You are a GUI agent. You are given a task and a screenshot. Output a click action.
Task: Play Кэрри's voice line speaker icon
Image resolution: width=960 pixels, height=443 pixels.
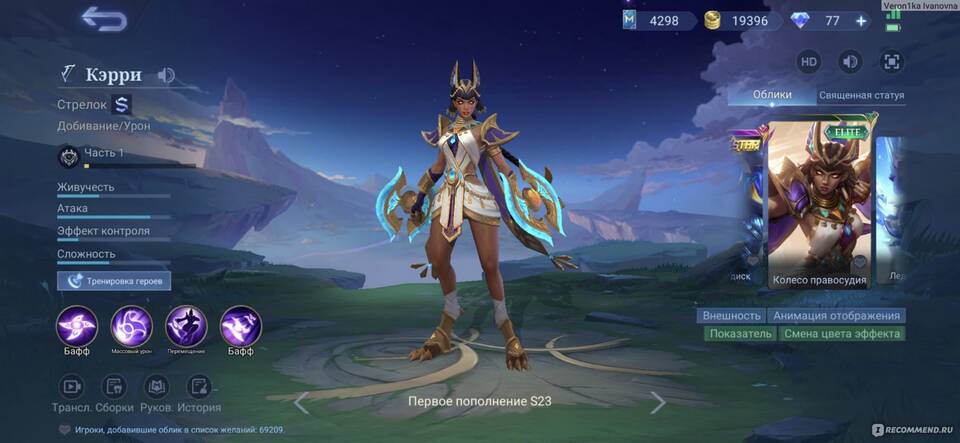[x=166, y=75]
